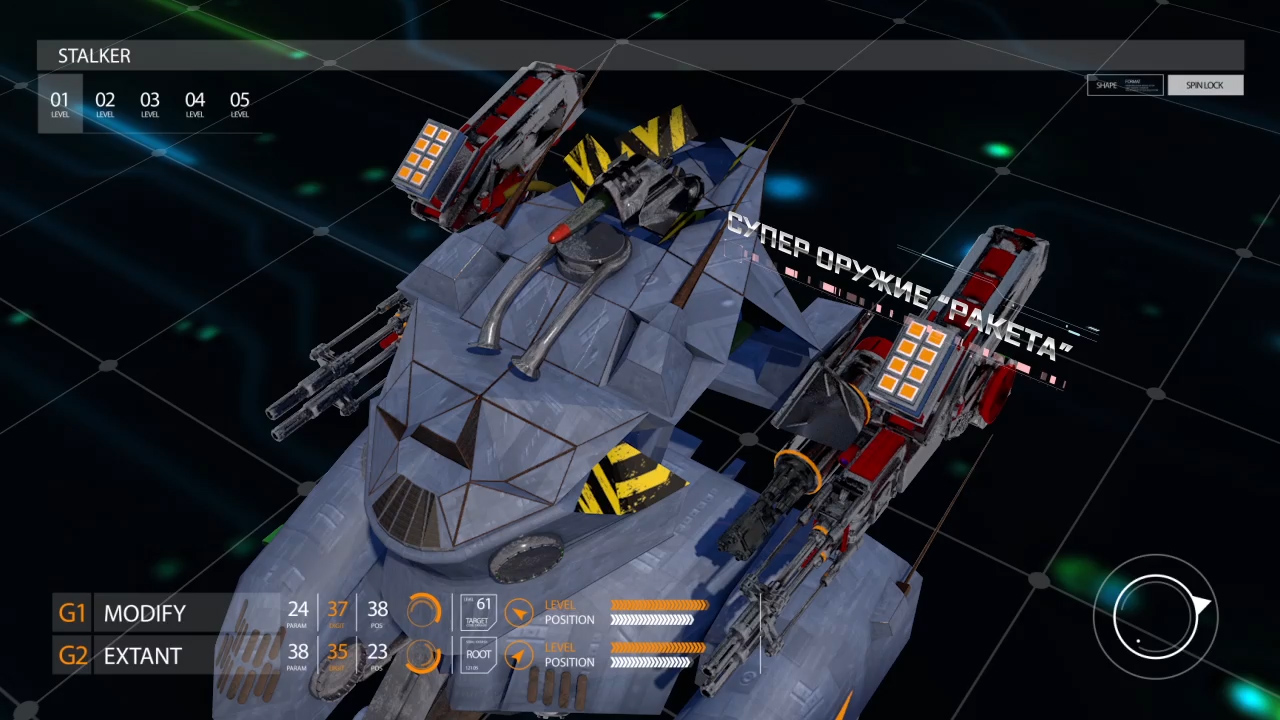Click the circular dial in the EXTANT row
This screenshot has width=1280, height=720.
(x=424, y=655)
